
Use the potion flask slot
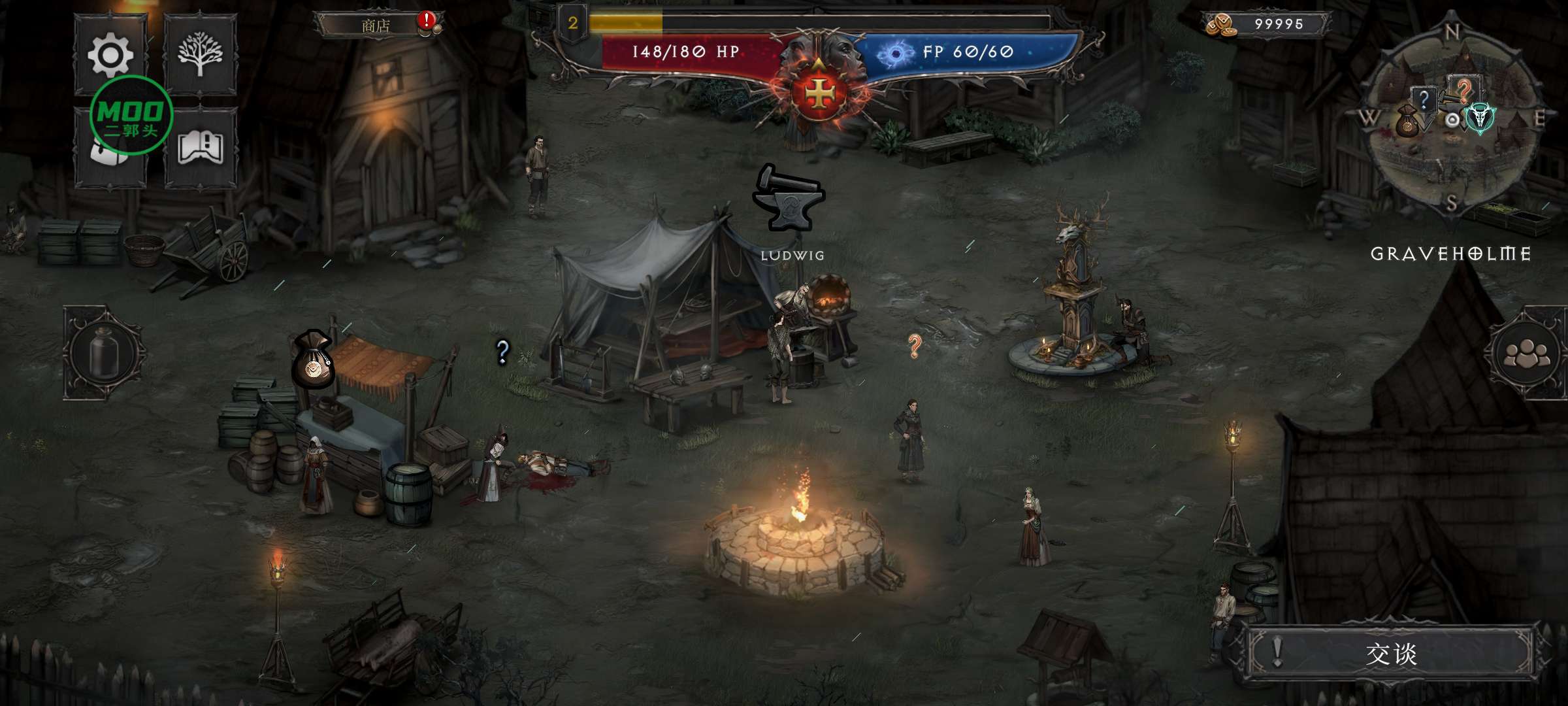[104, 354]
